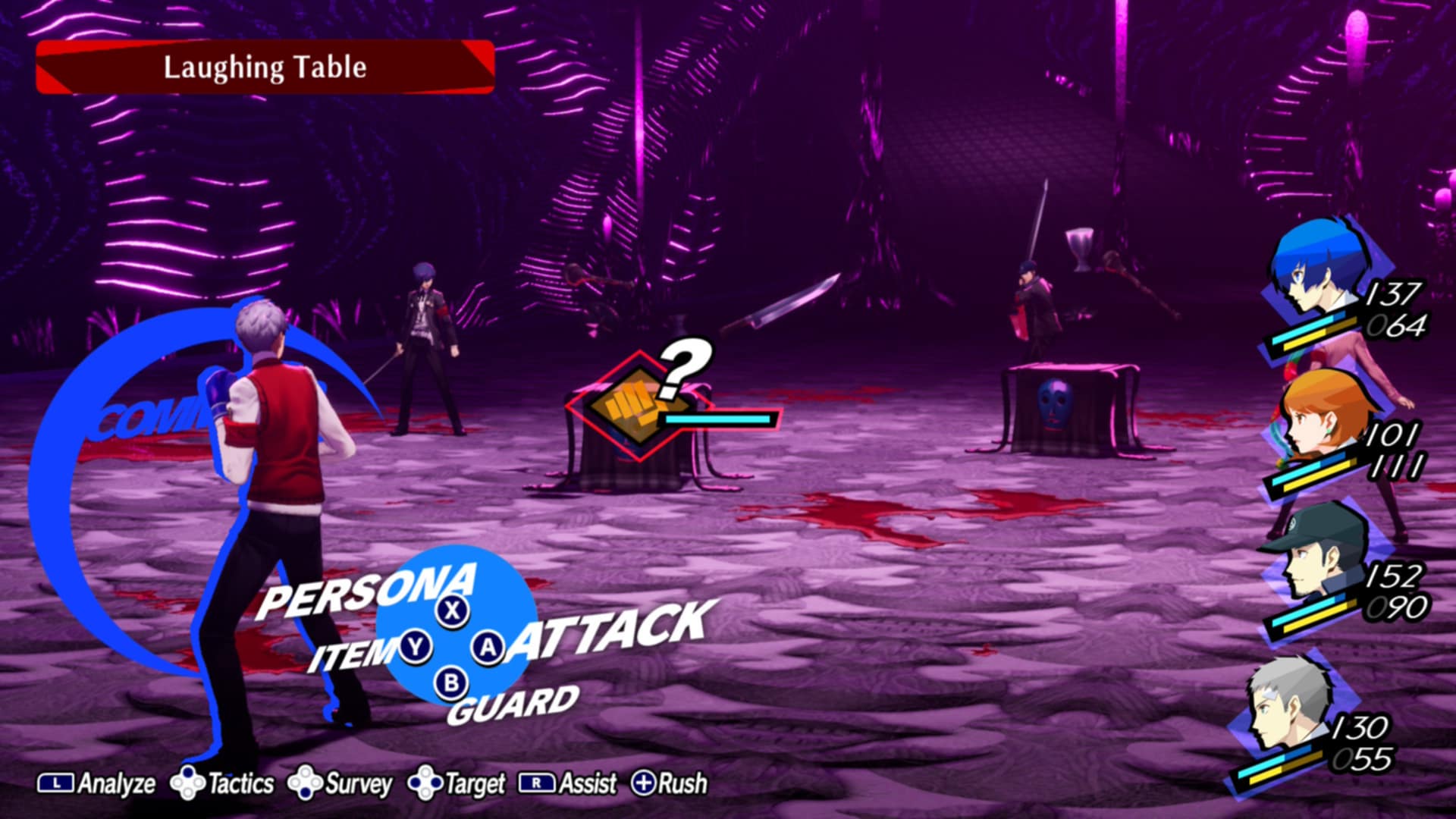The image size is (1456, 819).
Task: Open Analyze for the enemy
Action: pos(97,783)
